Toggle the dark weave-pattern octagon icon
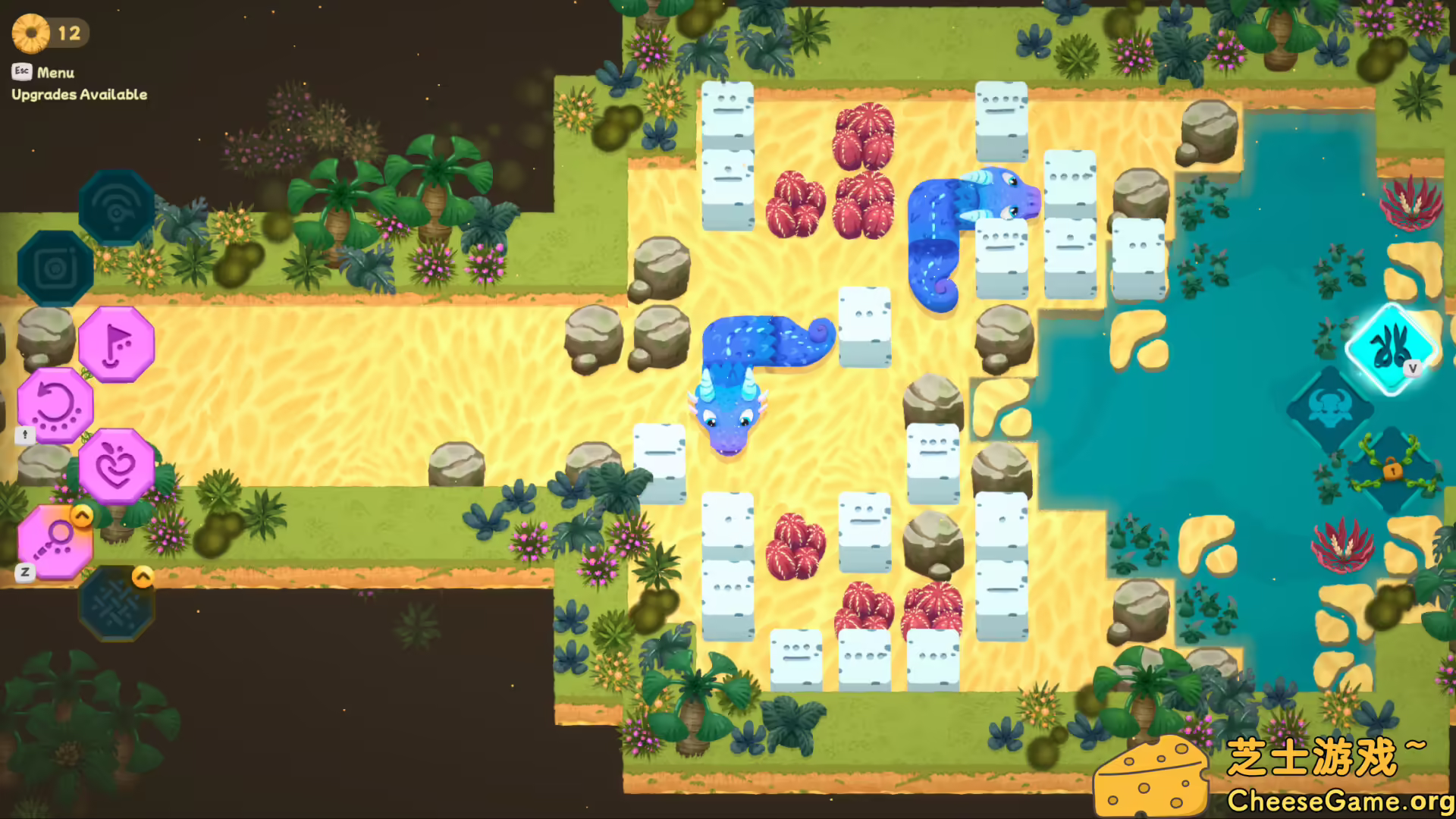The height and width of the screenshot is (819, 1456). (x=115, y=603)
